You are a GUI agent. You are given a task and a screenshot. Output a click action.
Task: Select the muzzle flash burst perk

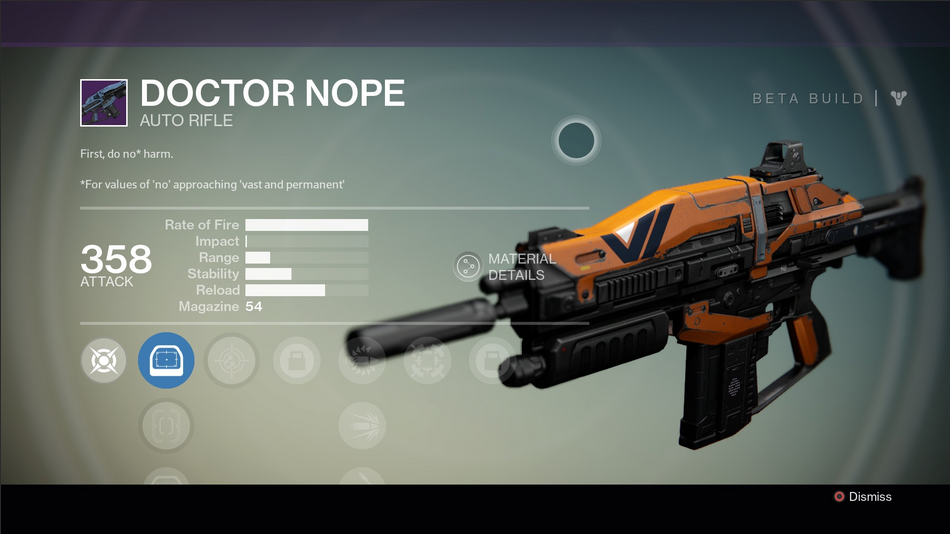(x=361, y=361)
